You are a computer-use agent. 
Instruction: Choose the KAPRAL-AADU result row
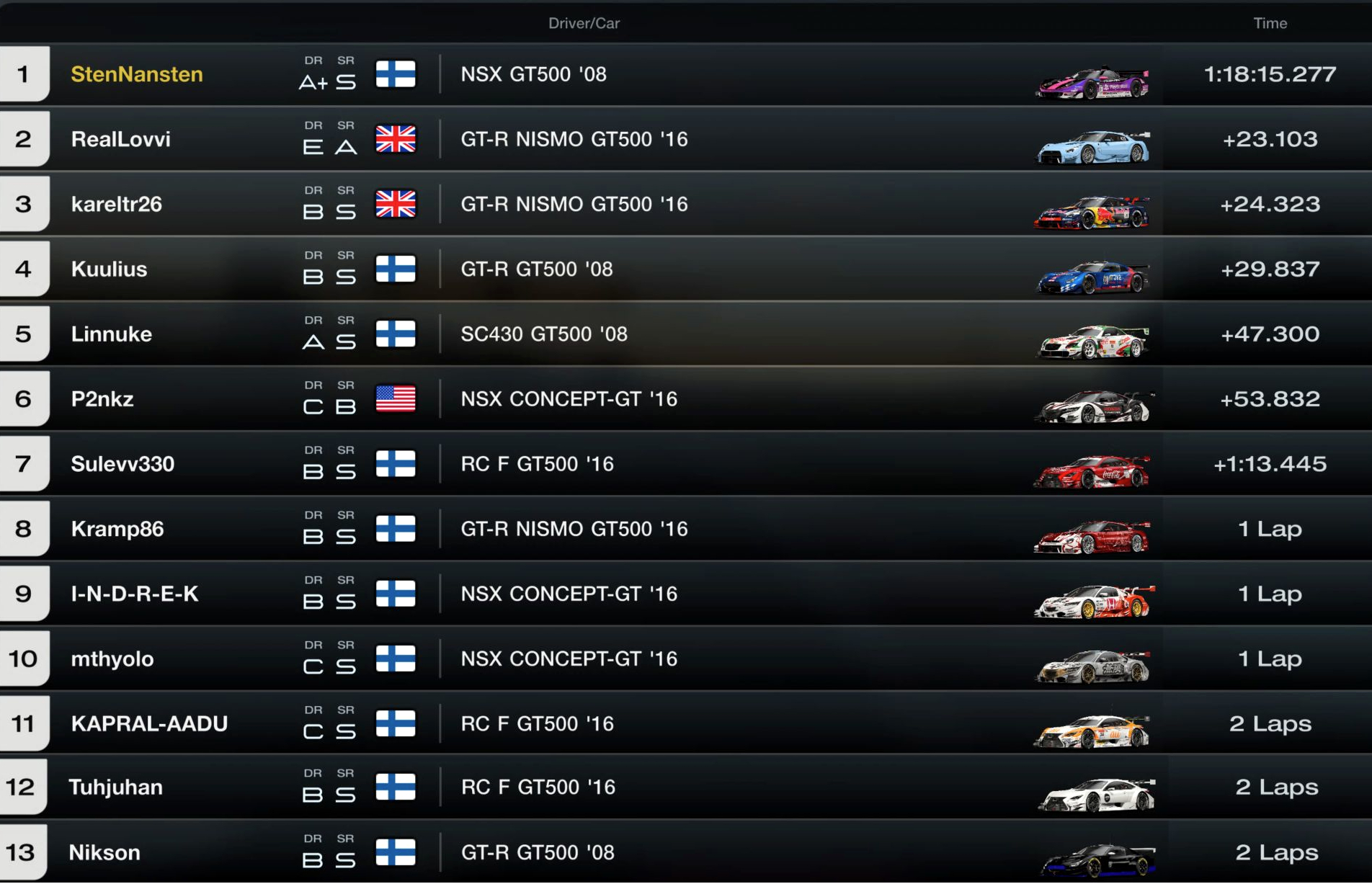tap(149, 723)
